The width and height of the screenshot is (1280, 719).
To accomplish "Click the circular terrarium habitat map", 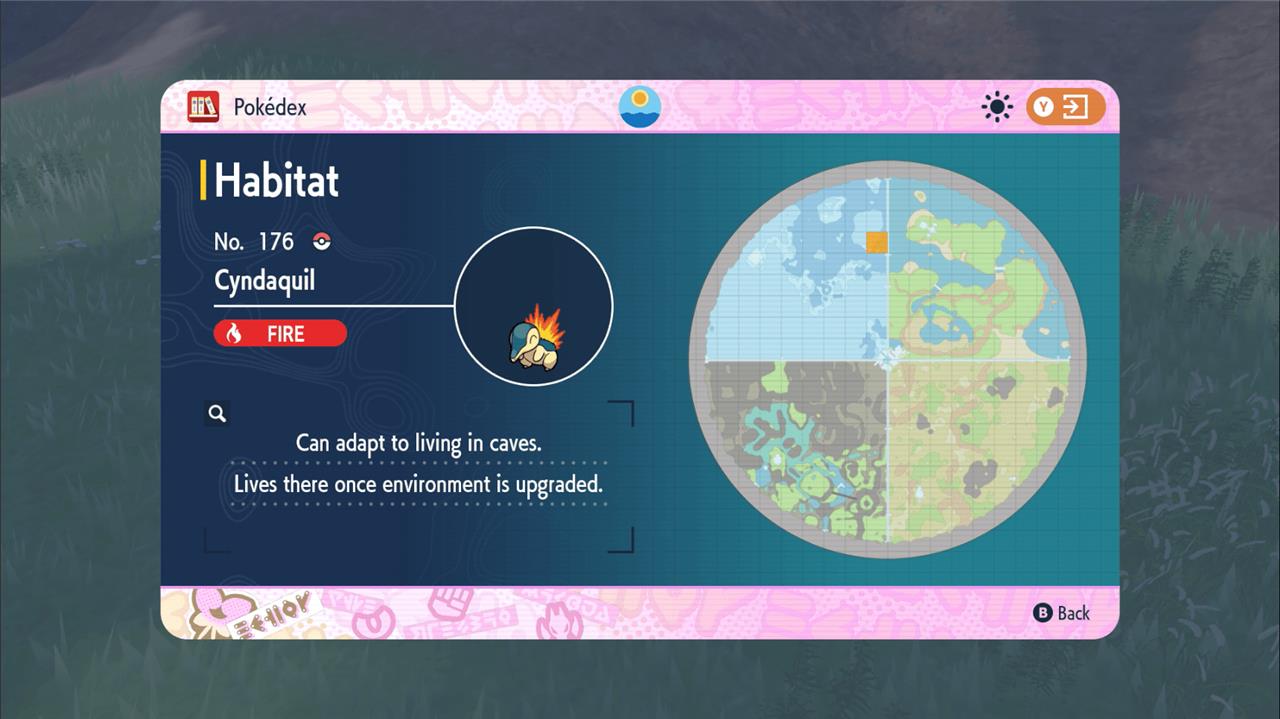I will pyautogui.click(x=888, y=360).
